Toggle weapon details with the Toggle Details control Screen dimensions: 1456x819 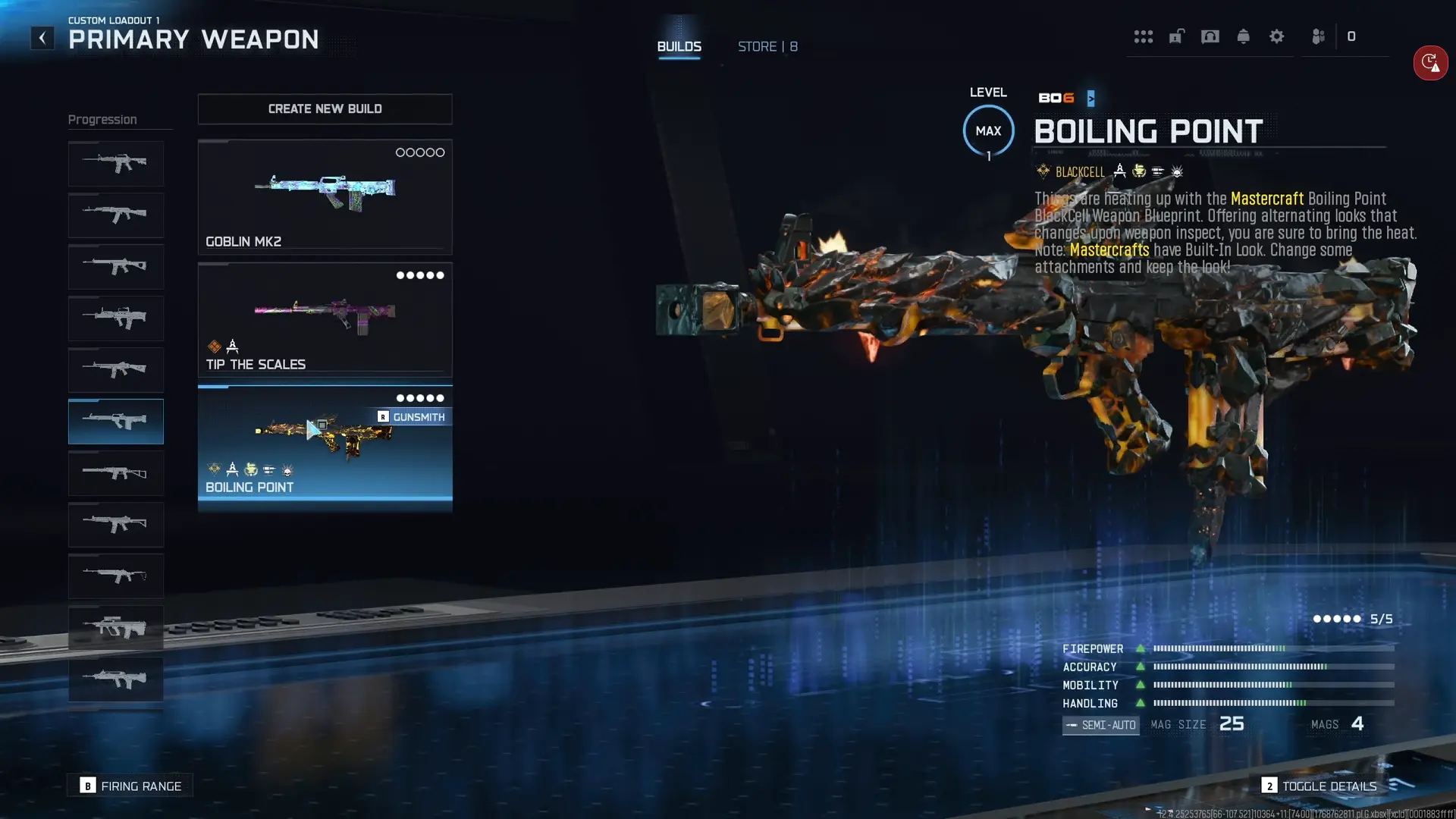pyautogui.click(x=1321, y=786)
